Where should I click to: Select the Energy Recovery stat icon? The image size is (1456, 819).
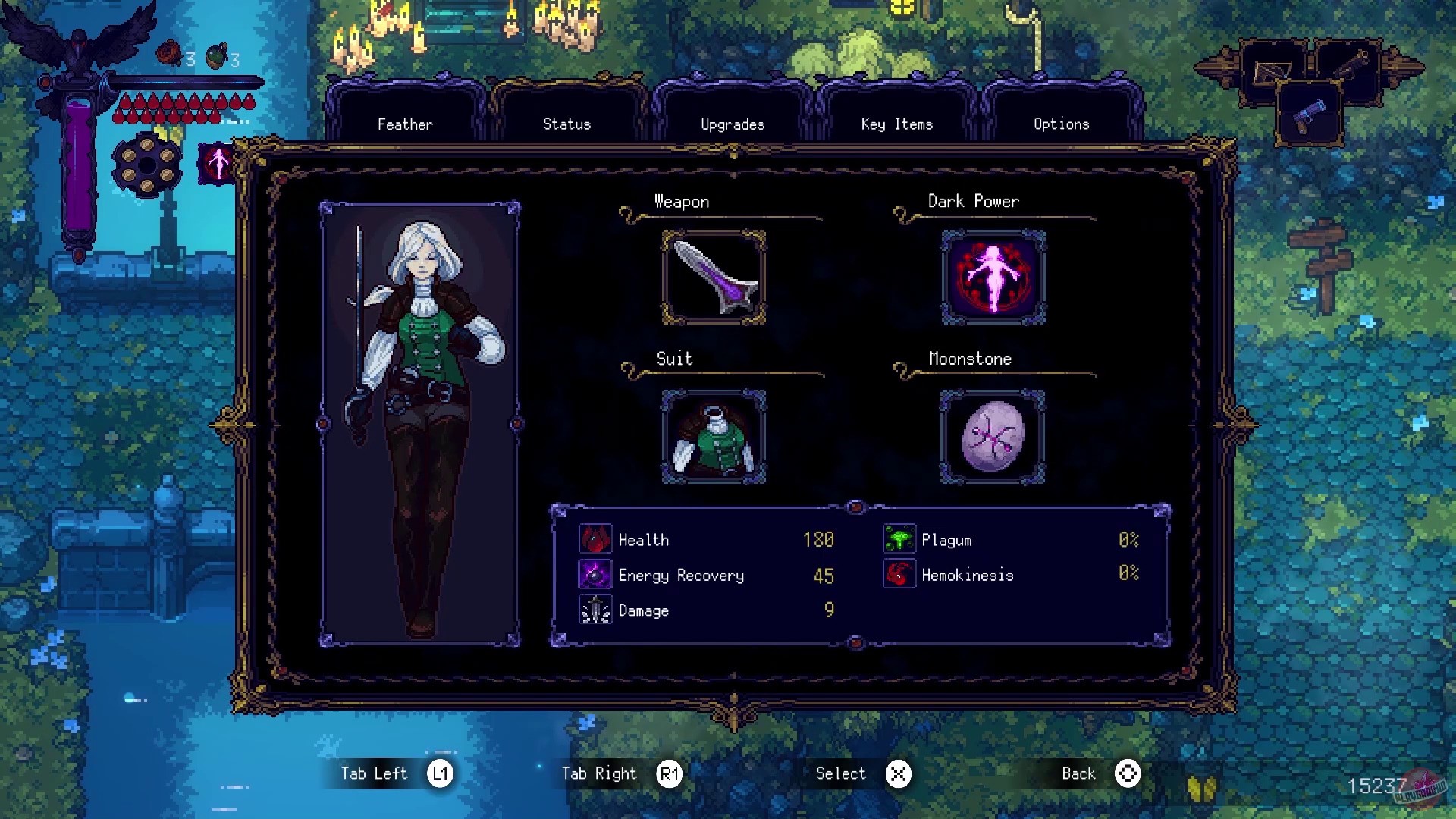click(595, 575)
